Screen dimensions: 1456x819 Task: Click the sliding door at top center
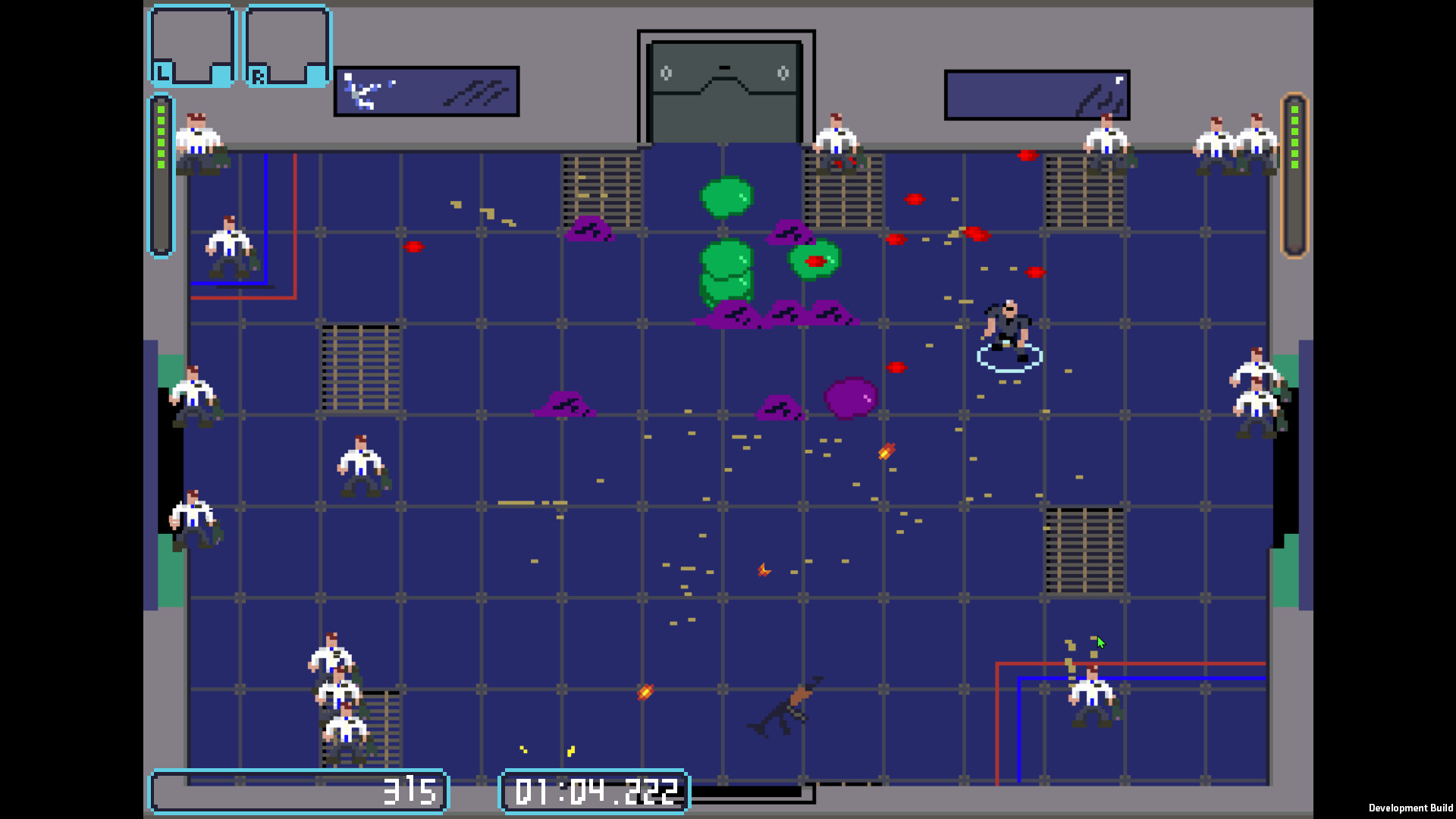coord(726,83)
